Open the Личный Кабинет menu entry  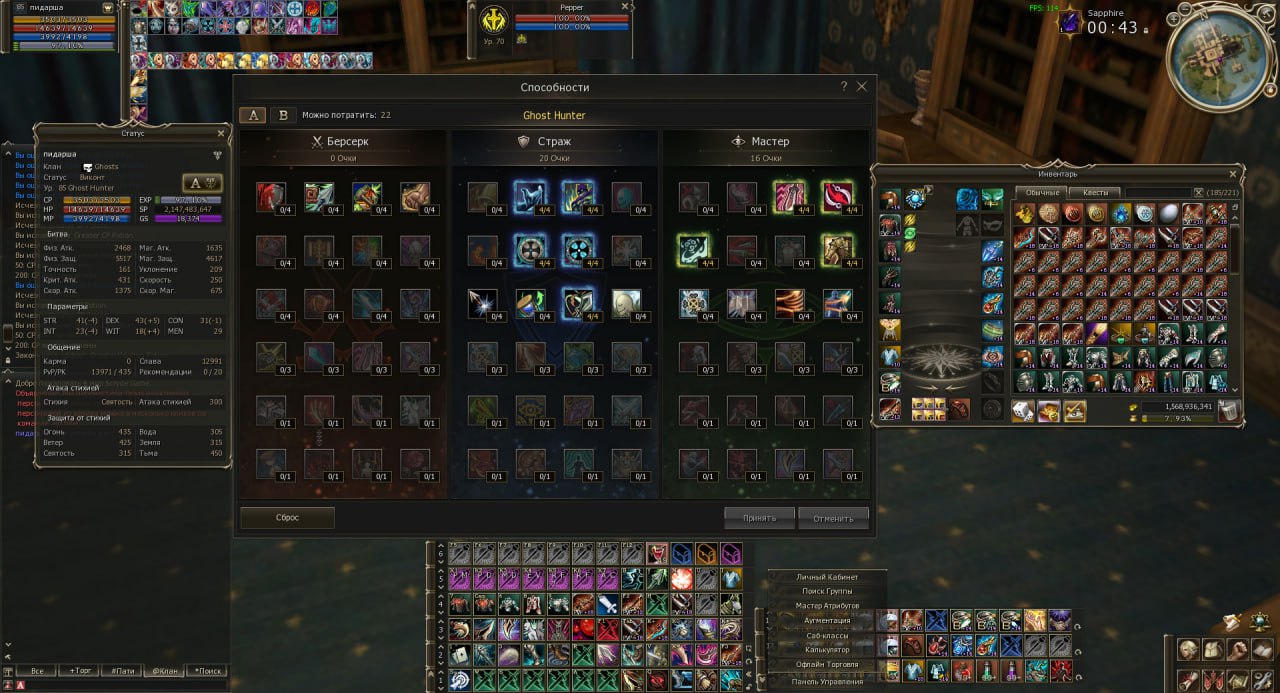point(827,577)
